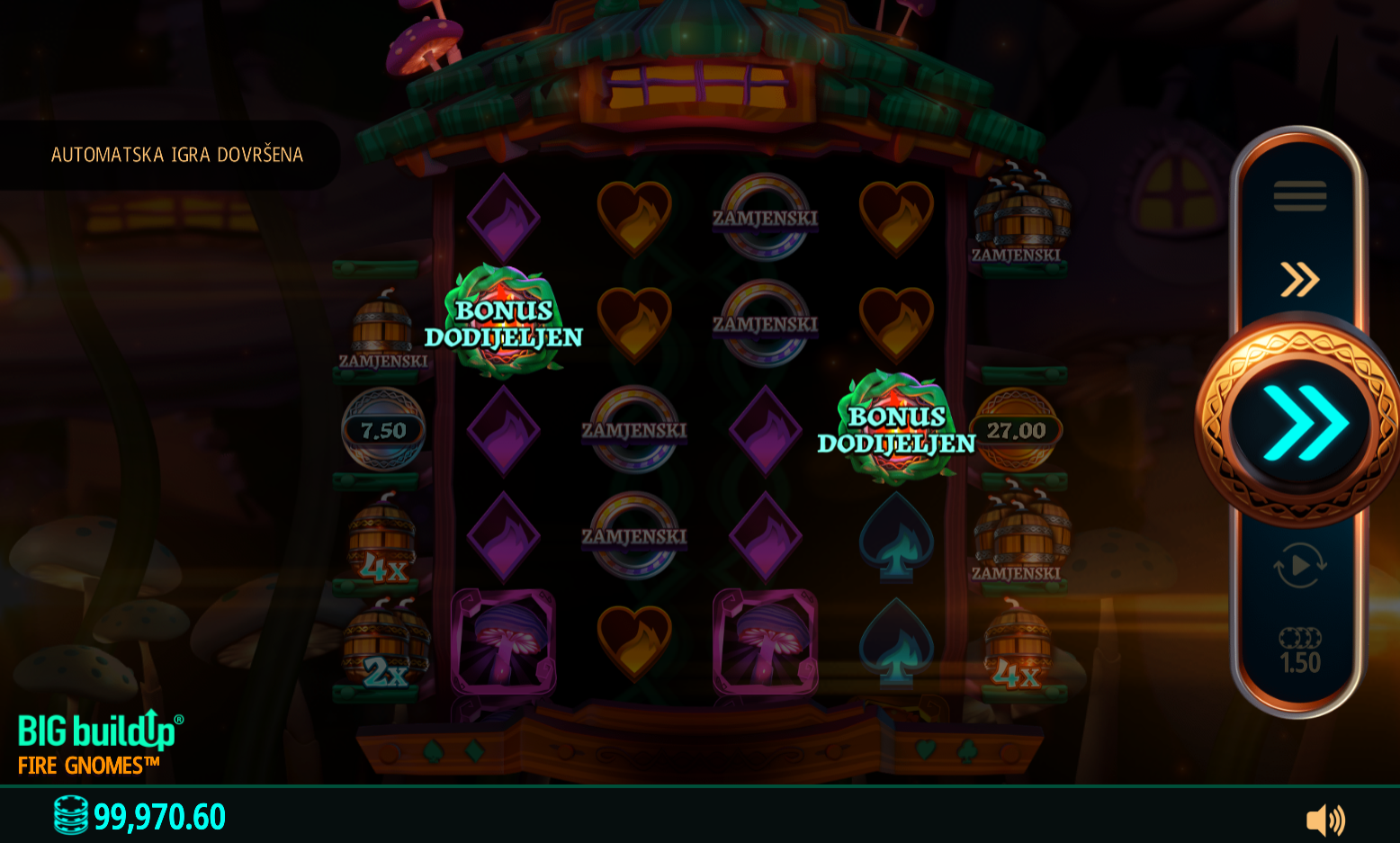Spin the reels with the big cyan button
This screenshot has width=1400, height=843.
[1299, 421]
